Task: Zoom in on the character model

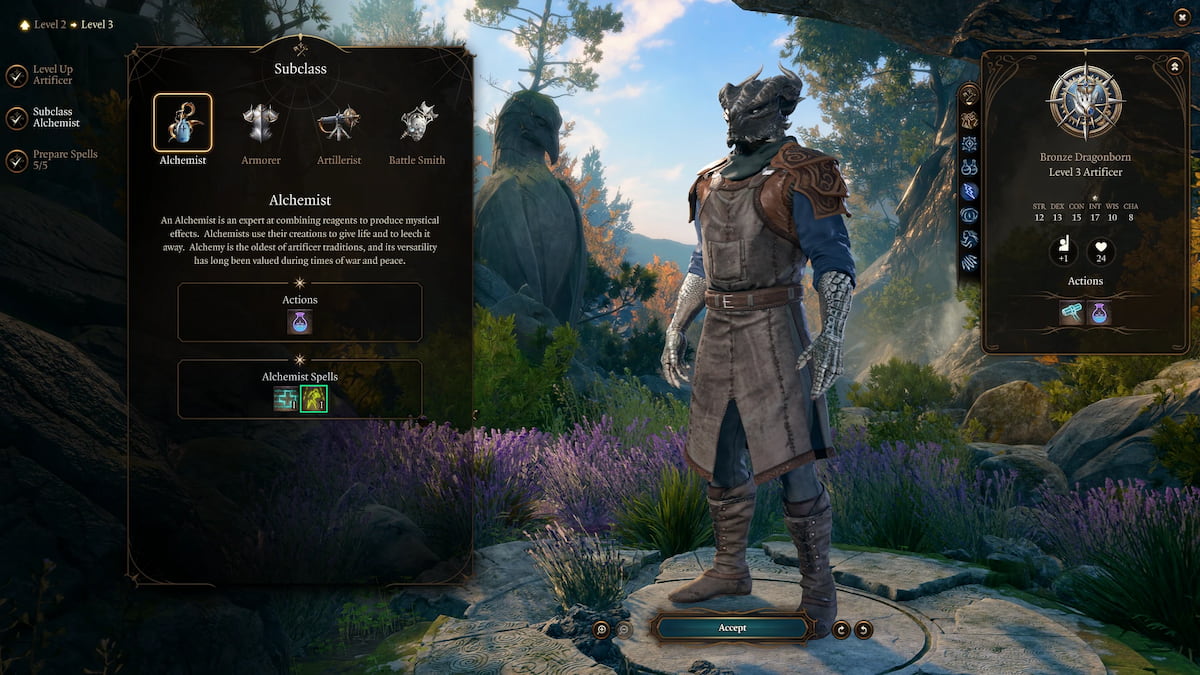Action: [601, 629]
